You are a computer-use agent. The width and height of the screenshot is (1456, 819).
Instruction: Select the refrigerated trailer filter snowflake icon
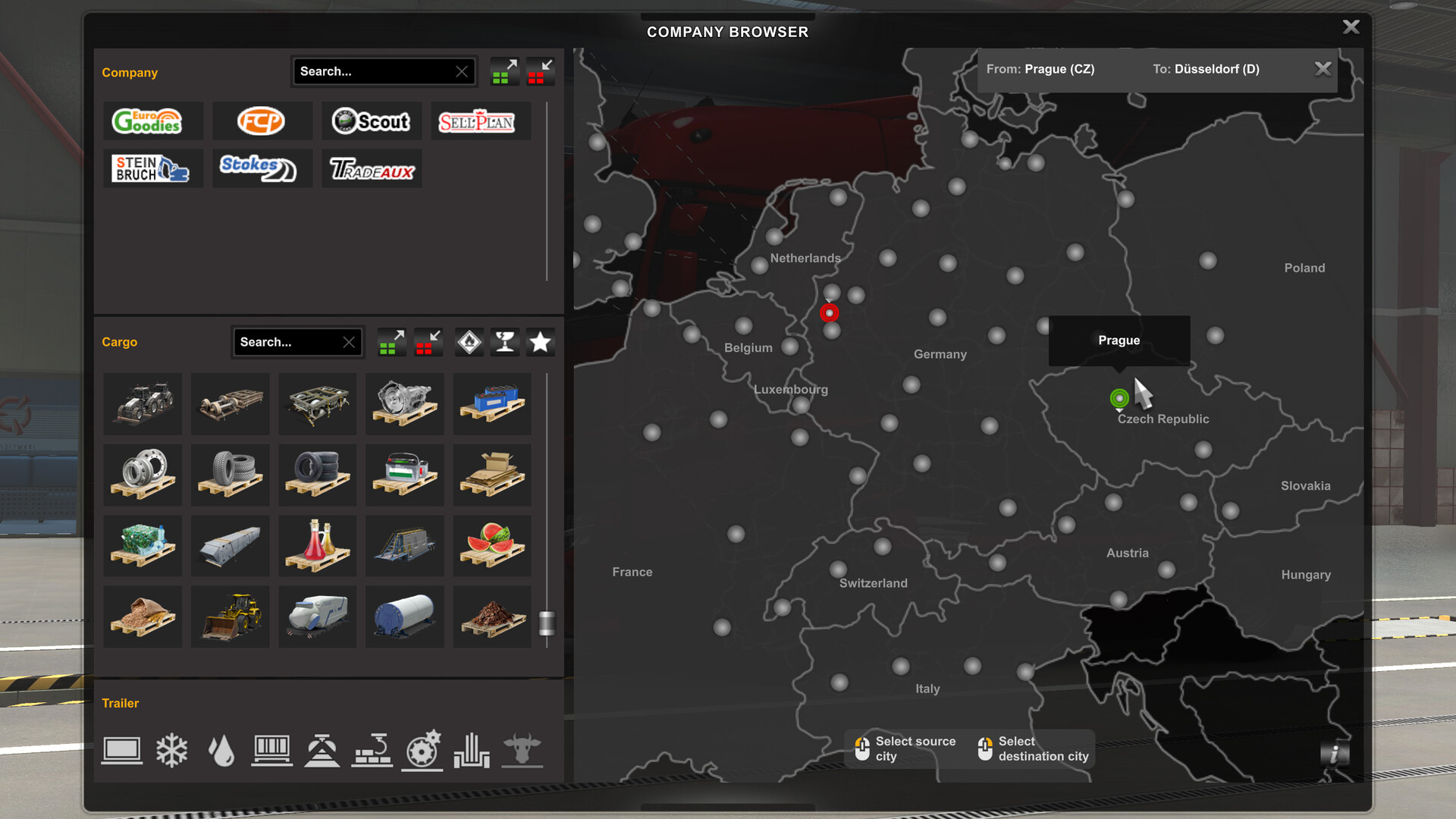172,751
